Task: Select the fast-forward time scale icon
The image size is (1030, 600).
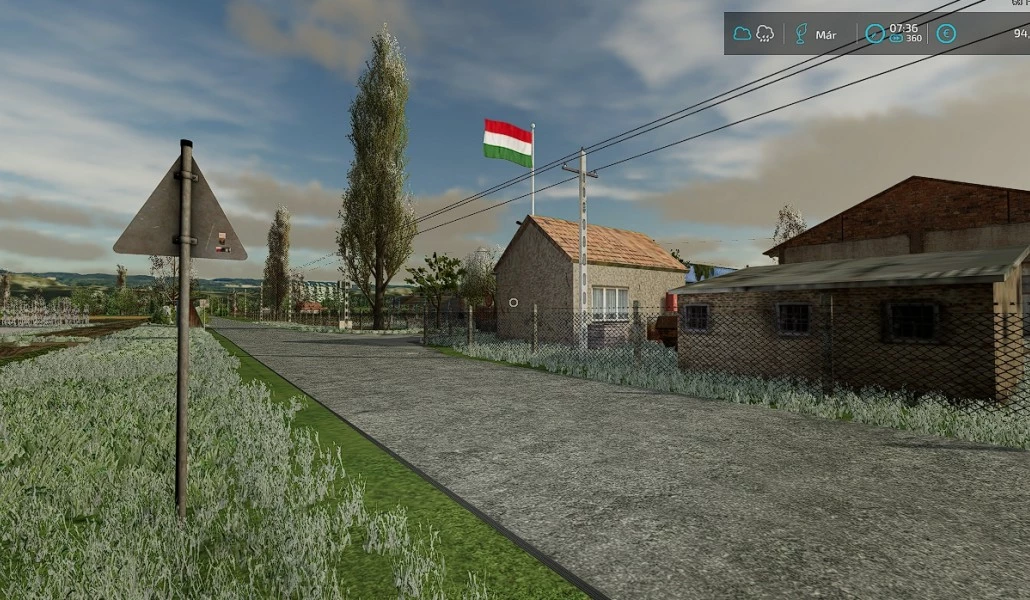Action: (896, 39)
